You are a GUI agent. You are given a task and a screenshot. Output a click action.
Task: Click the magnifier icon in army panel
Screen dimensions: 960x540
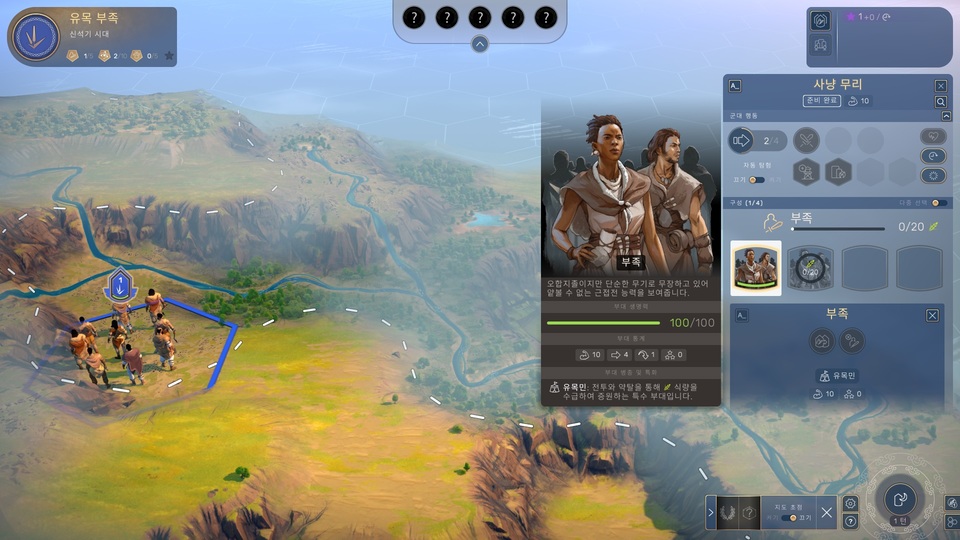pos(940,102)
